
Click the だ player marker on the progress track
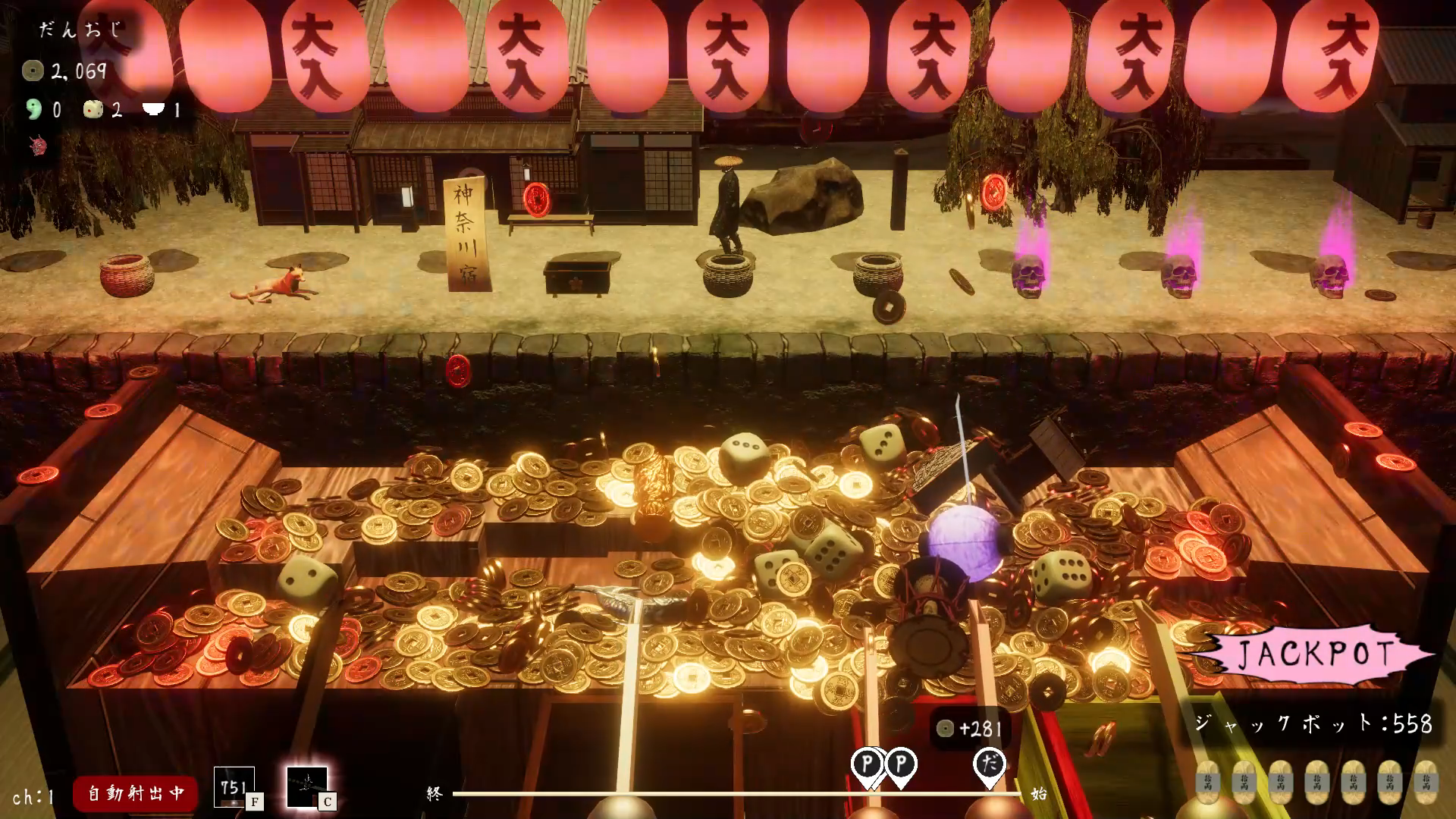(989, 764)
